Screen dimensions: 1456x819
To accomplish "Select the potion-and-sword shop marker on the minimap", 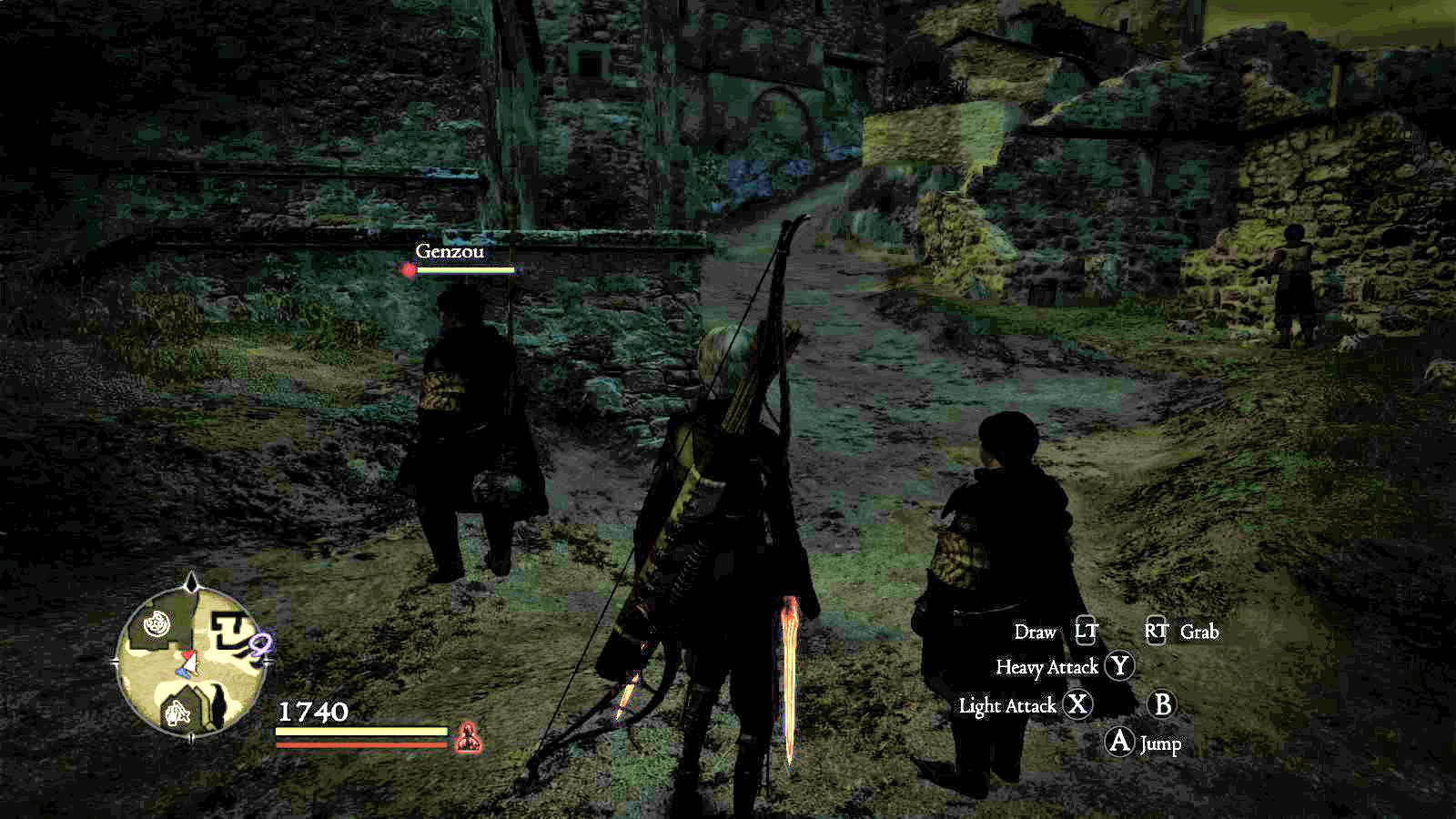I will click(177, 713).
